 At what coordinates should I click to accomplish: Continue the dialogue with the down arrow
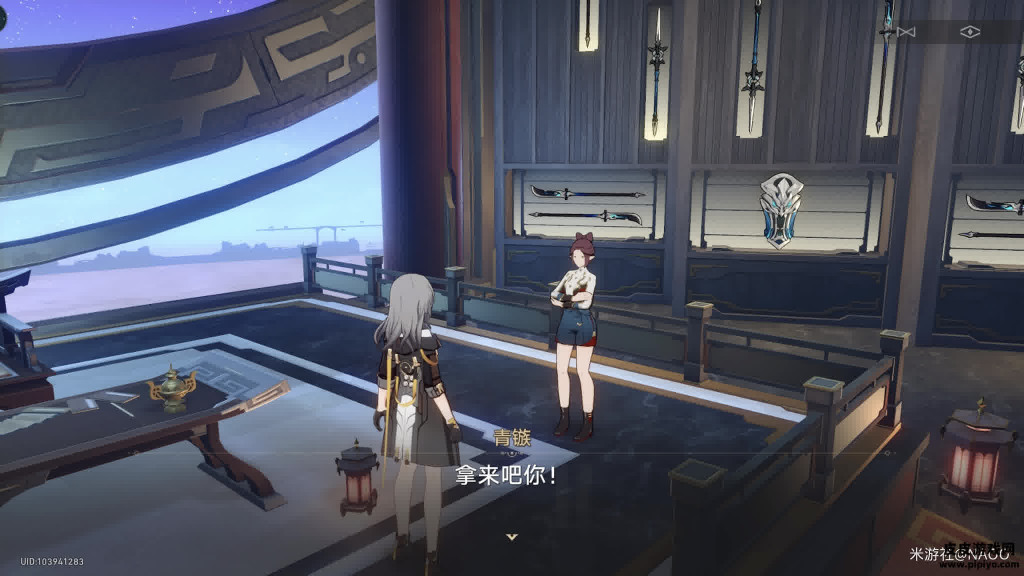512,537
